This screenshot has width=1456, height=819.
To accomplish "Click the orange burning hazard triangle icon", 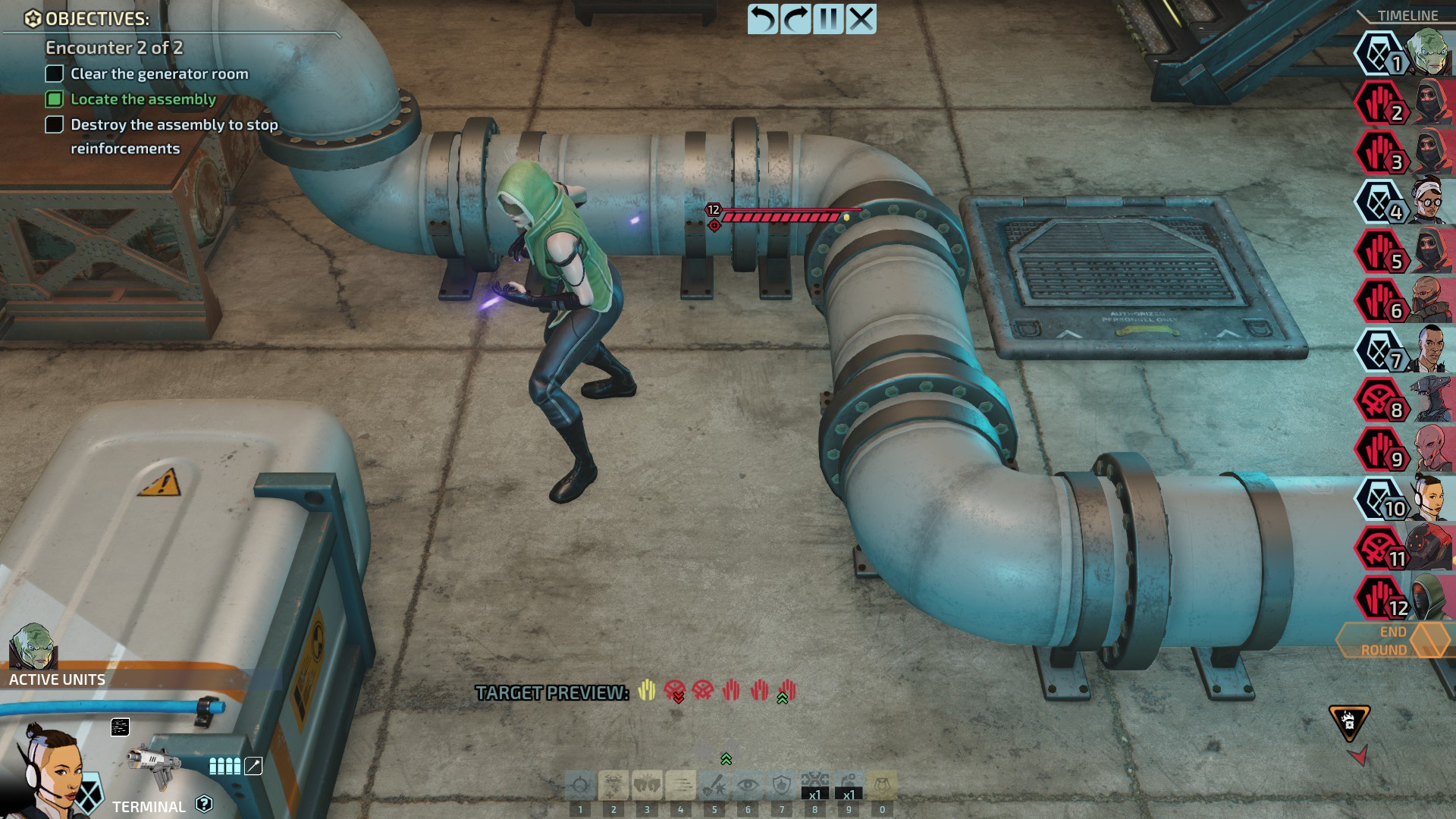I will 1349,721.
